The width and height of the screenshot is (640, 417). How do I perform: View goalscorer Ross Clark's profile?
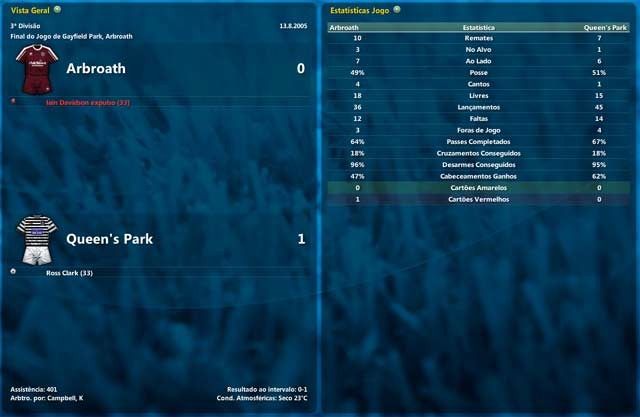(73, 272)
